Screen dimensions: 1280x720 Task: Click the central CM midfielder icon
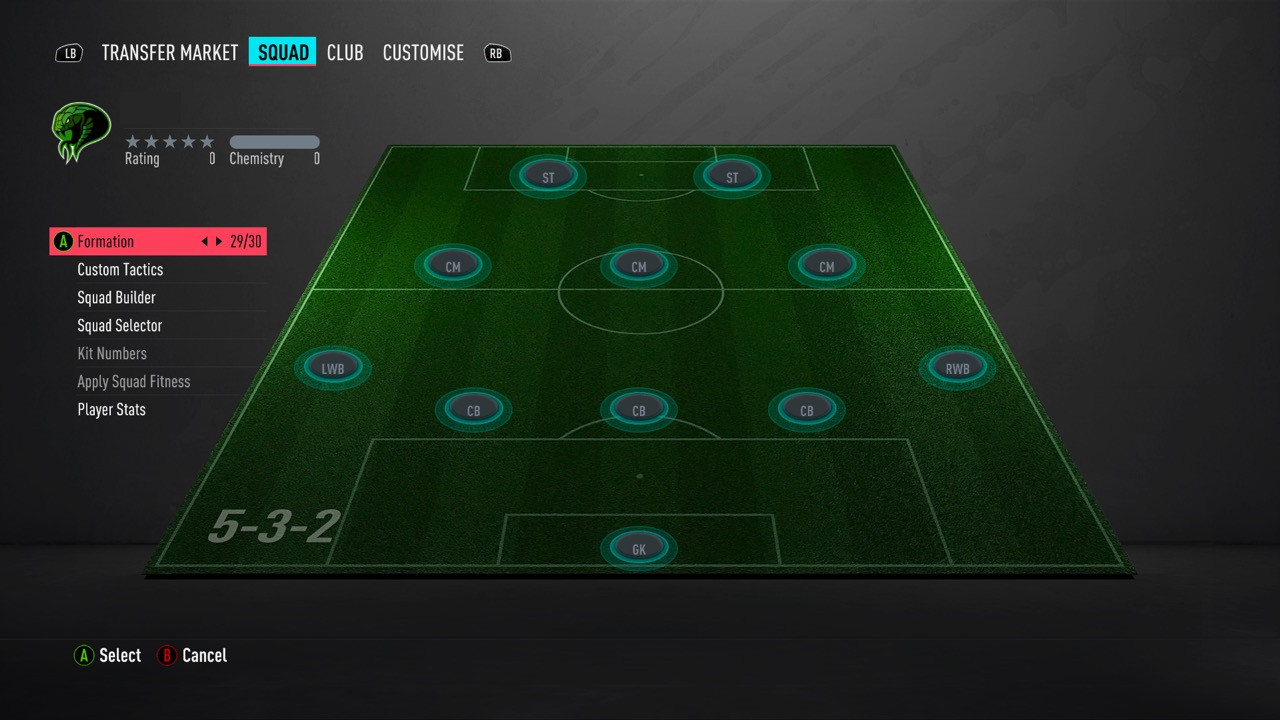pyautogui.click(x=639, y=266)
